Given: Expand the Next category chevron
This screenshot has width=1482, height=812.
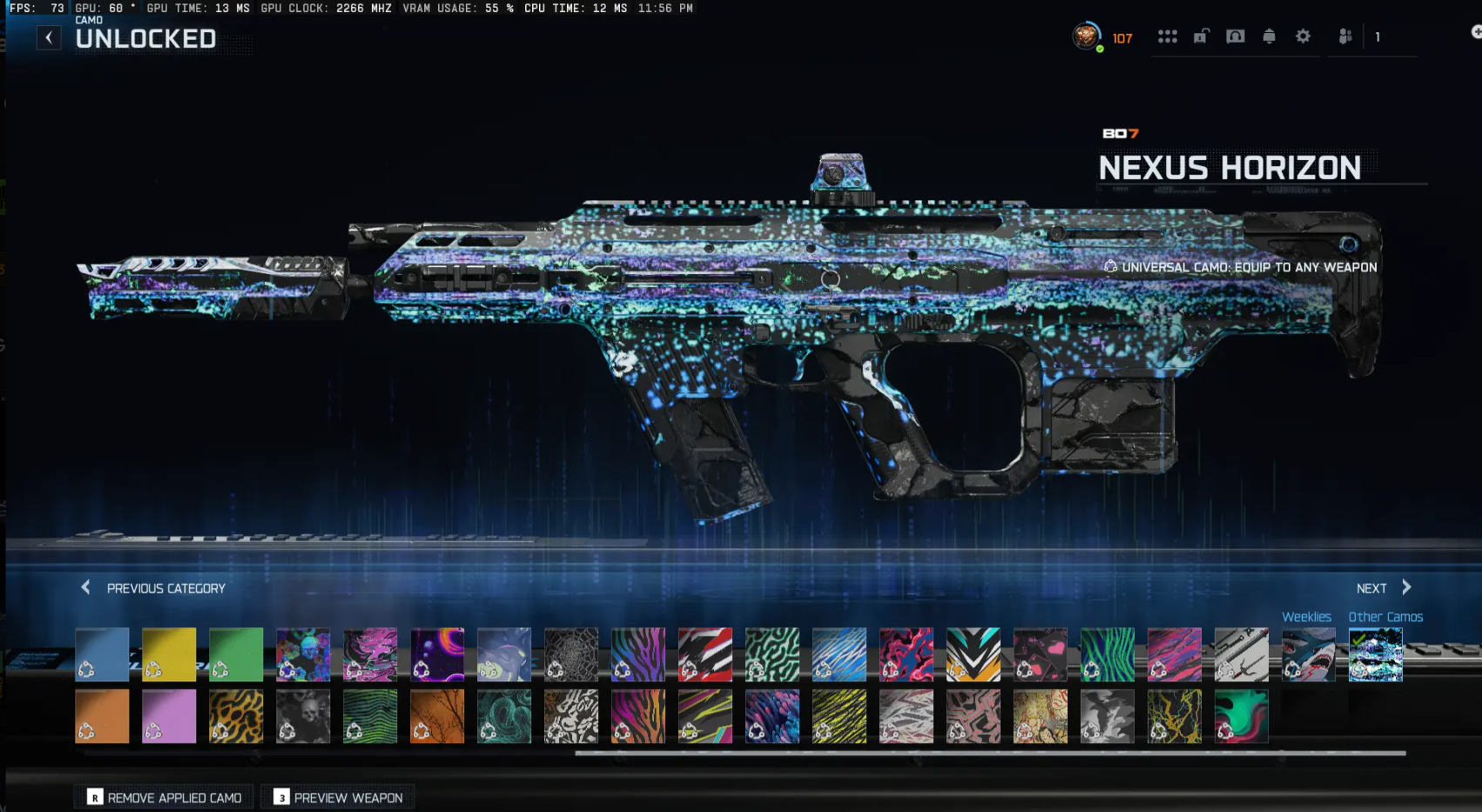Looking at the screenshot, I should (1405, 587).
